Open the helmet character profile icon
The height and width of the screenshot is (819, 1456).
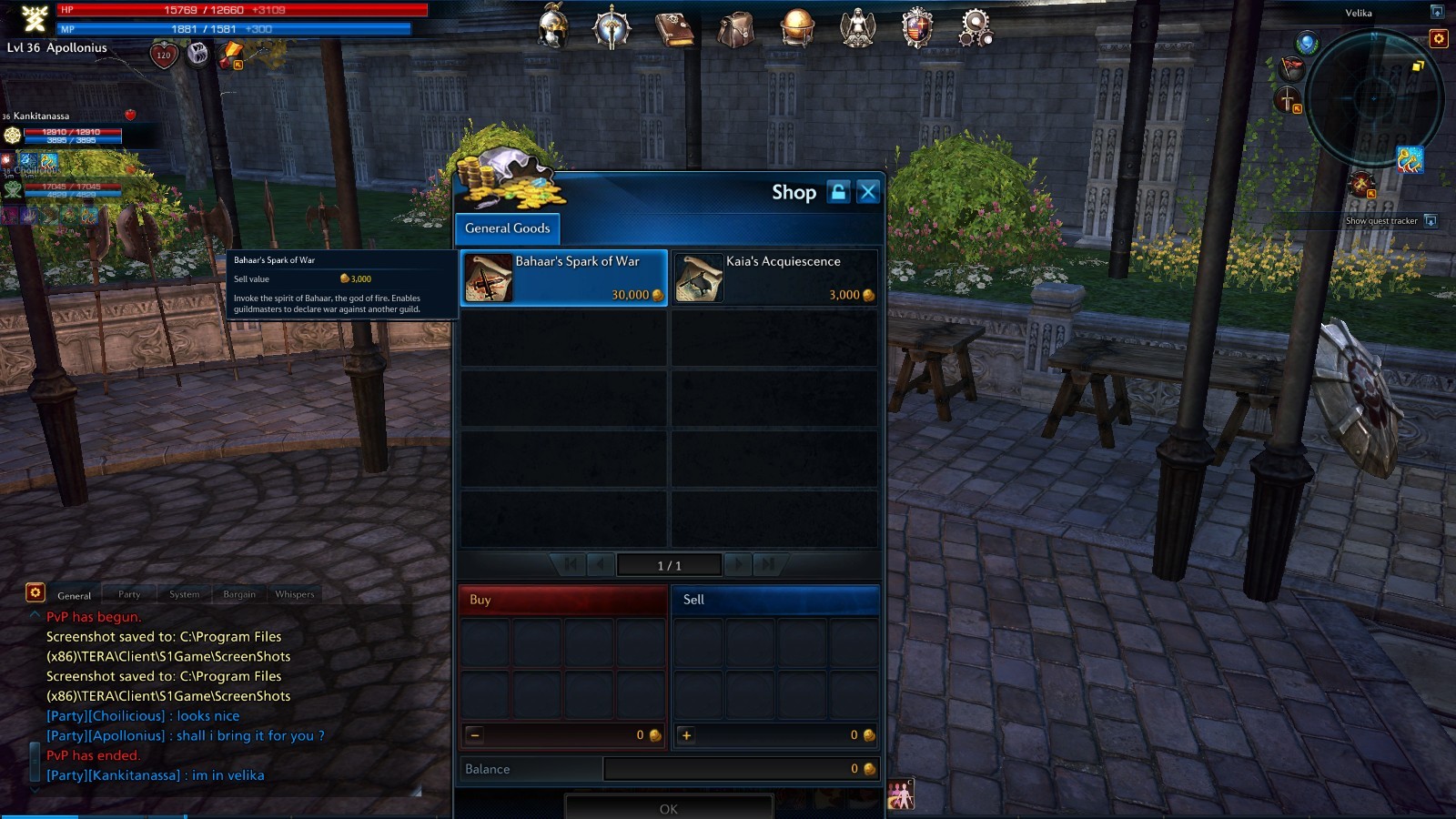(x=553, y=26)
